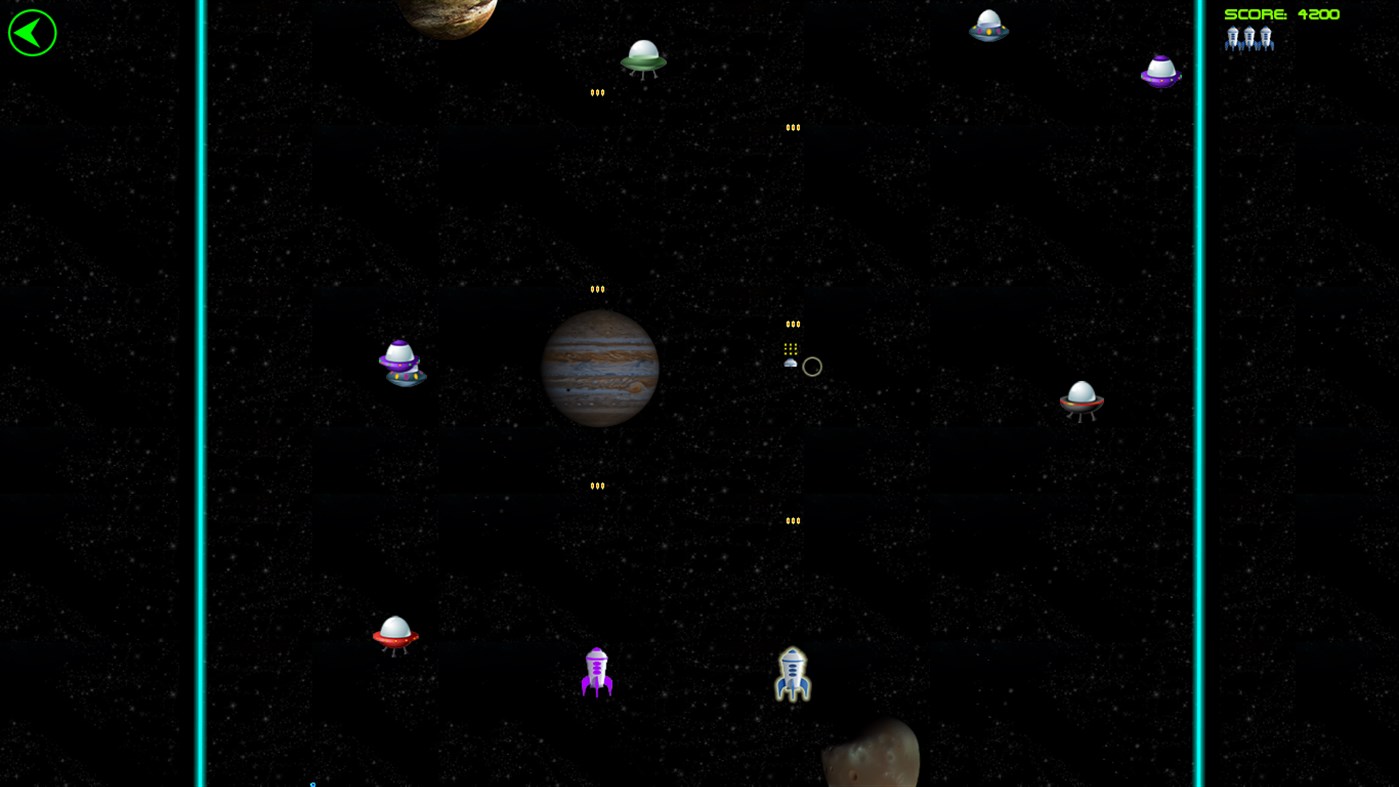The width and height of the screenshot is (1399, 787).
Task: Select the blue rocket at the bottom center
Action: pyautogui.click(x=792, y=674)
